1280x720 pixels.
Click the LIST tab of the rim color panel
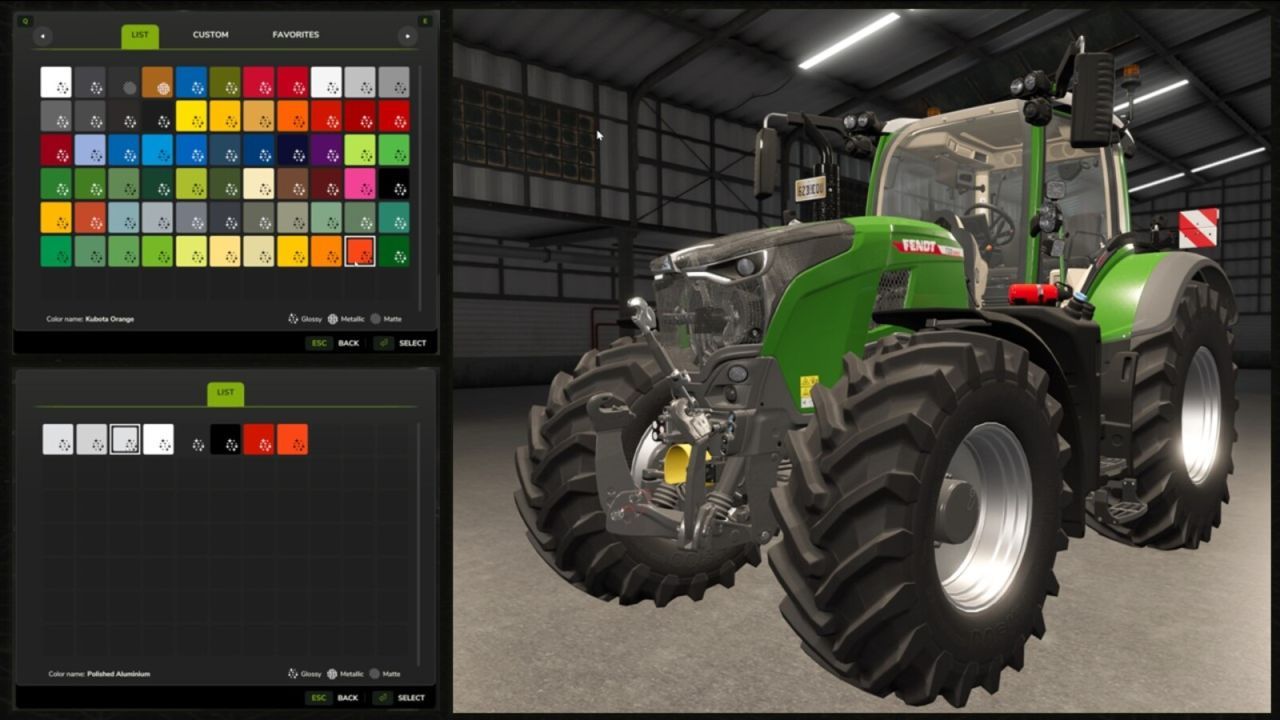tap(225, 392)
